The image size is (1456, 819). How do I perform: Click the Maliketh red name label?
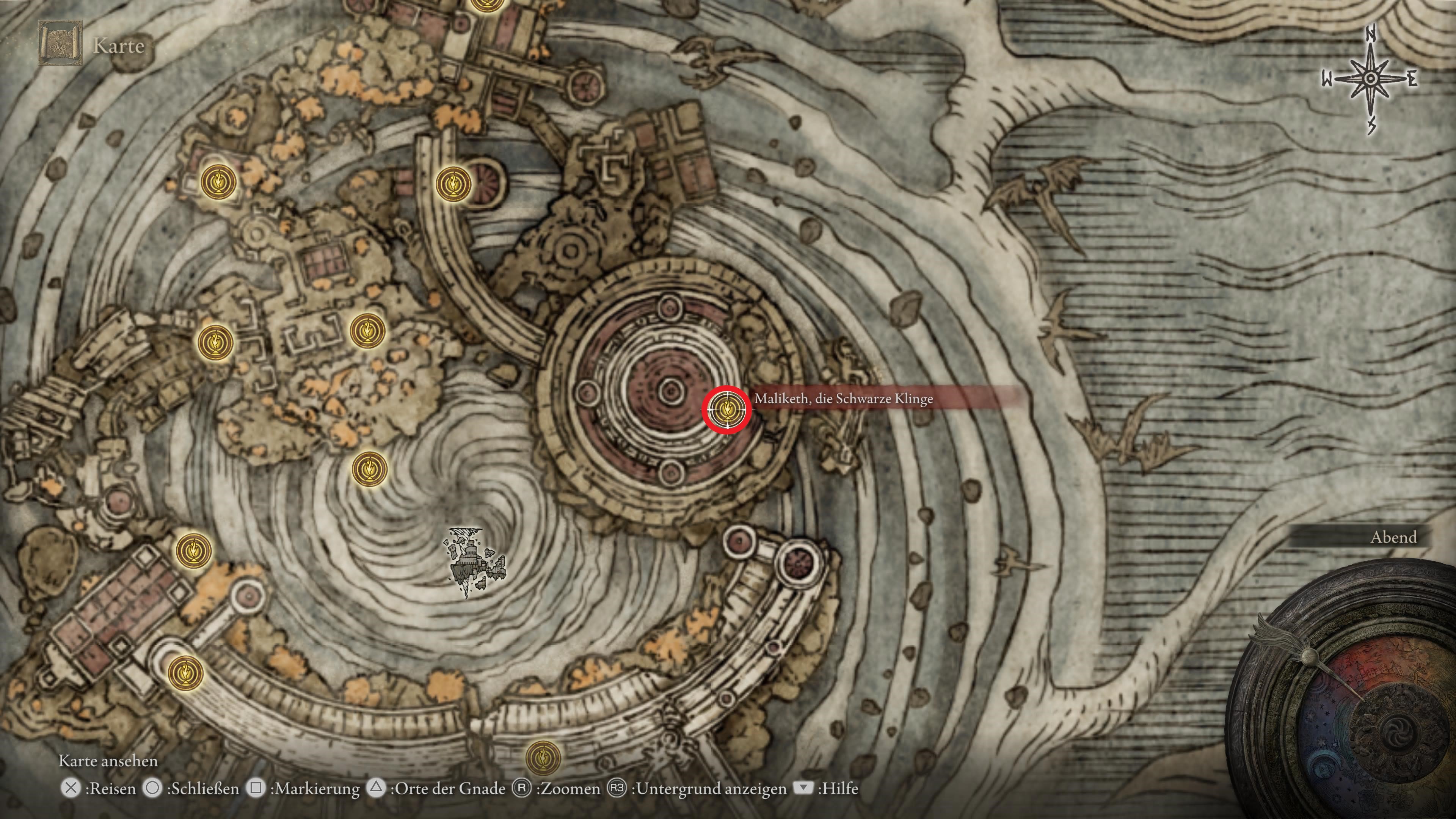click(x=887, y=399)
